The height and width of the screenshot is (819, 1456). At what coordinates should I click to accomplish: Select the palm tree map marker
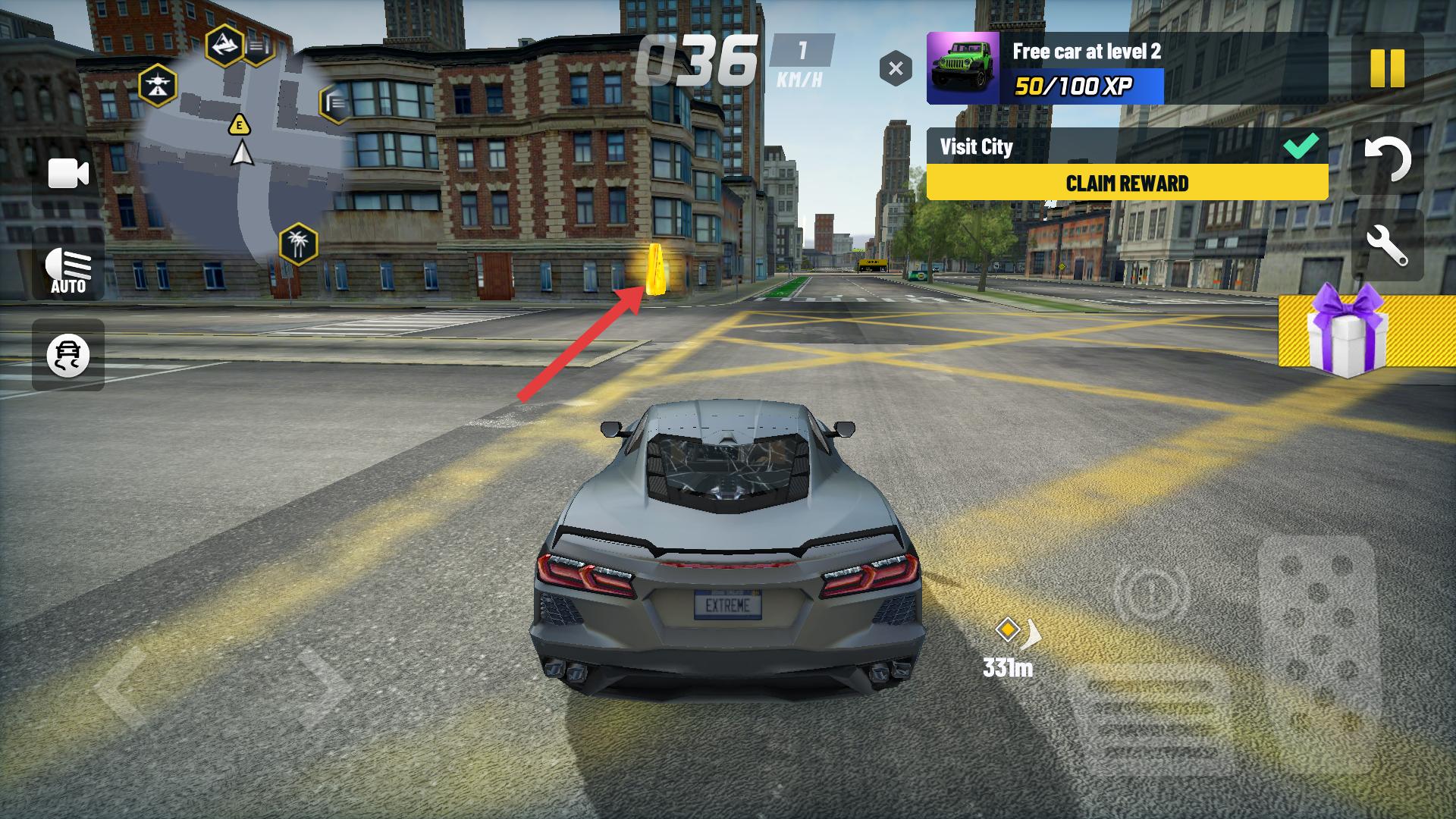[x=298, y=244]
